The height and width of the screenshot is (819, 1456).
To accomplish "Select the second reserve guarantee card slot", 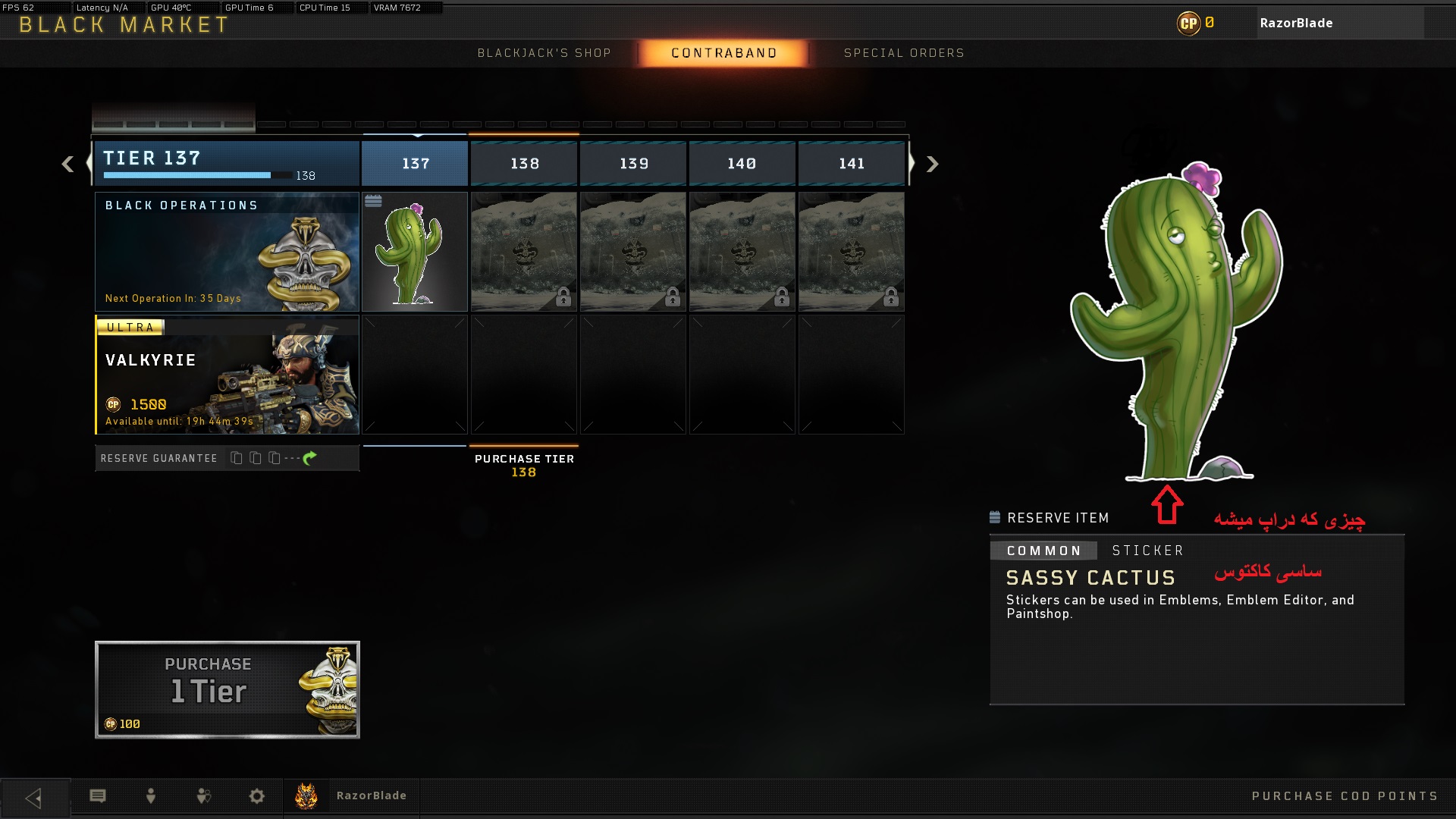I will pyautogui.click(x=254, y=458).
